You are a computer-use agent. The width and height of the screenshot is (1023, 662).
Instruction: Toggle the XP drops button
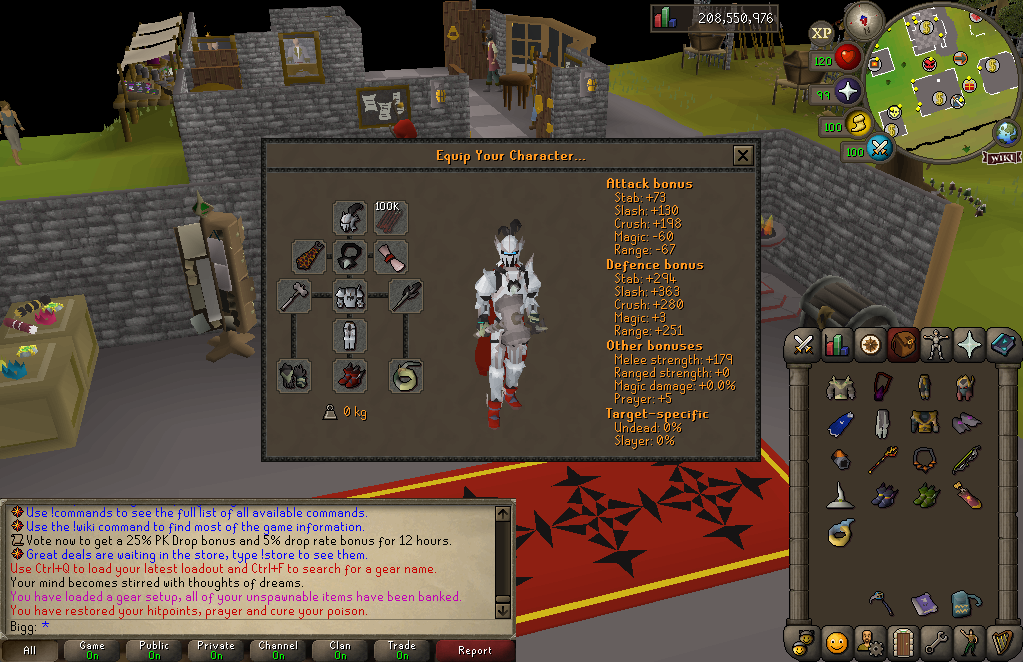[821, 33]
